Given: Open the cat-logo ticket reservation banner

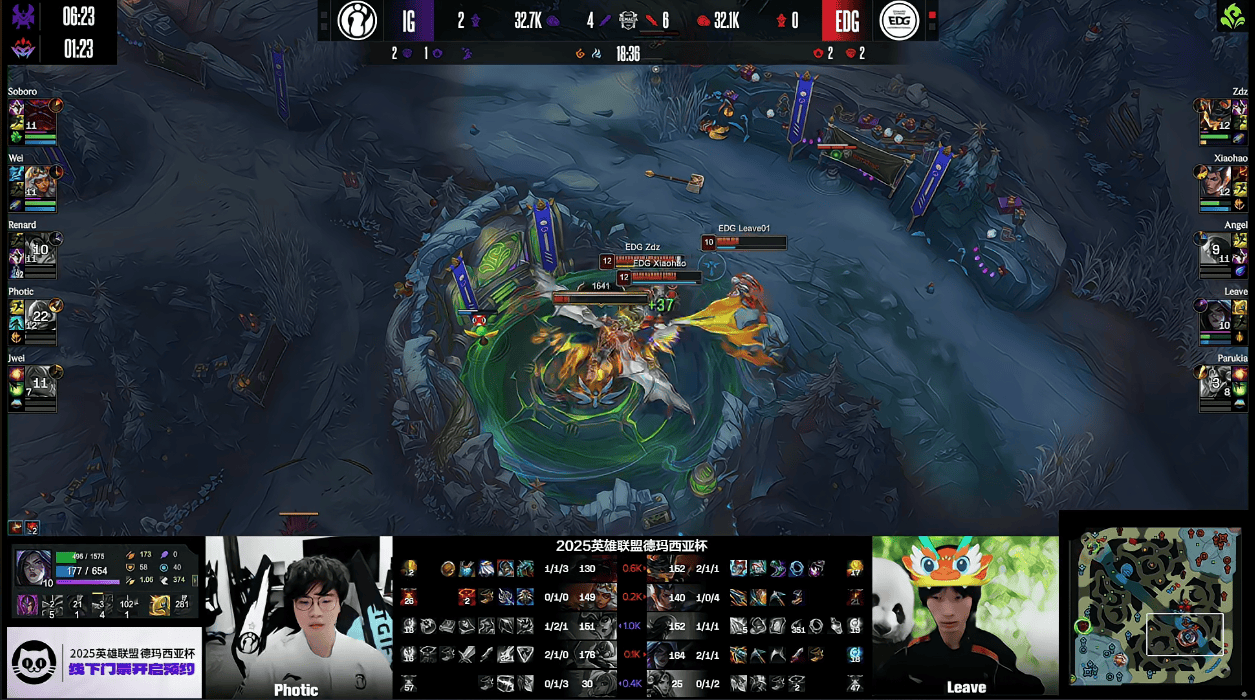Looking at the screenshot, I should pyautogui.click(x=104, y=662).
